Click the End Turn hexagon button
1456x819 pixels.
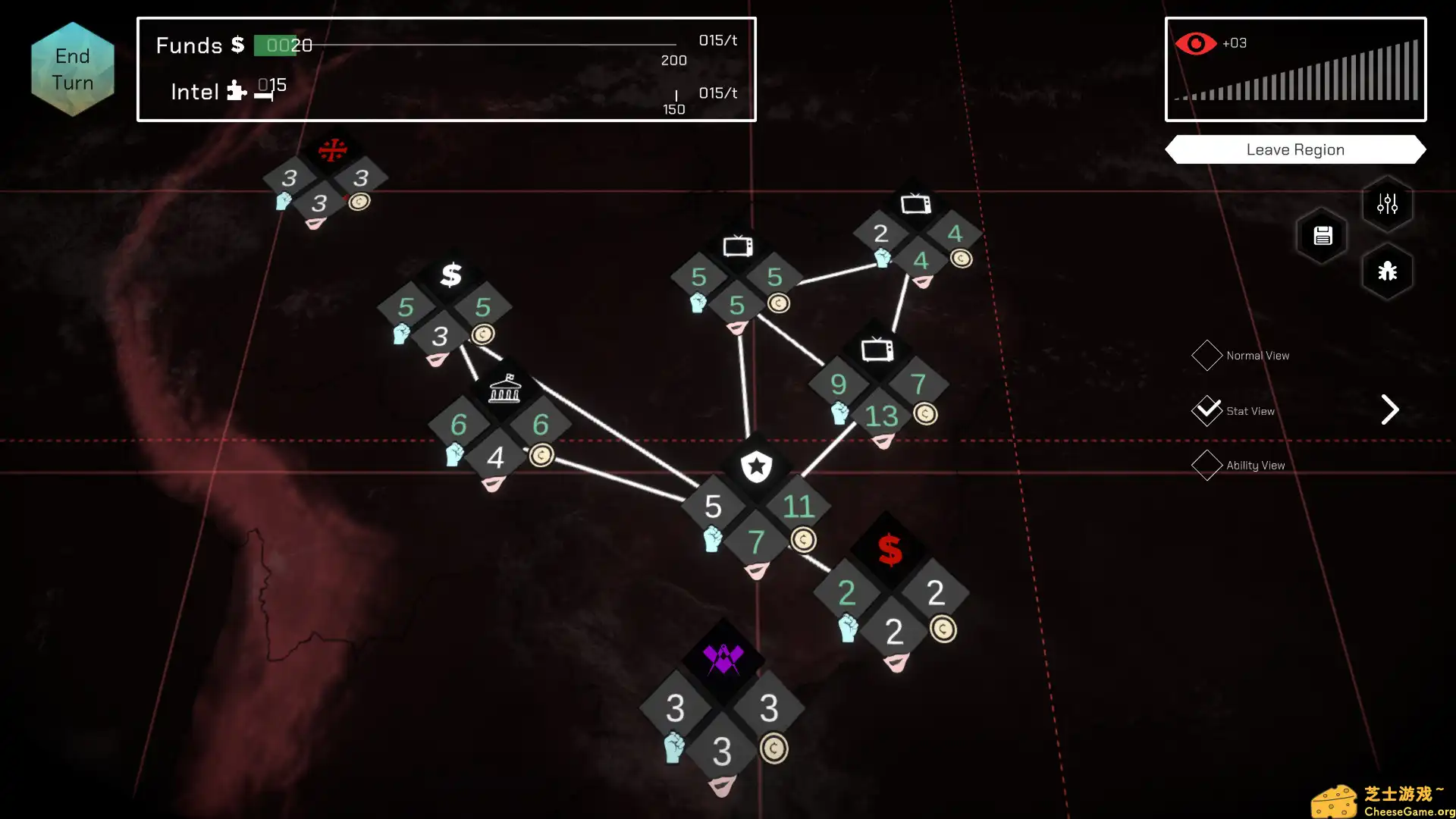73,69
